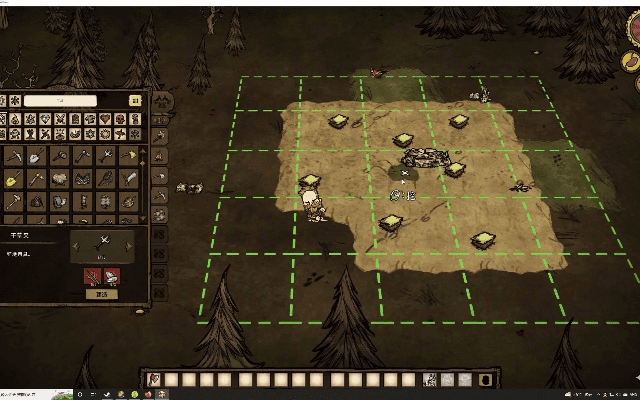Viewport: 640px width, 400px height.
Task: Choose the flint shovel recipe
Action: pyautogui.click(x=36, y=156)
